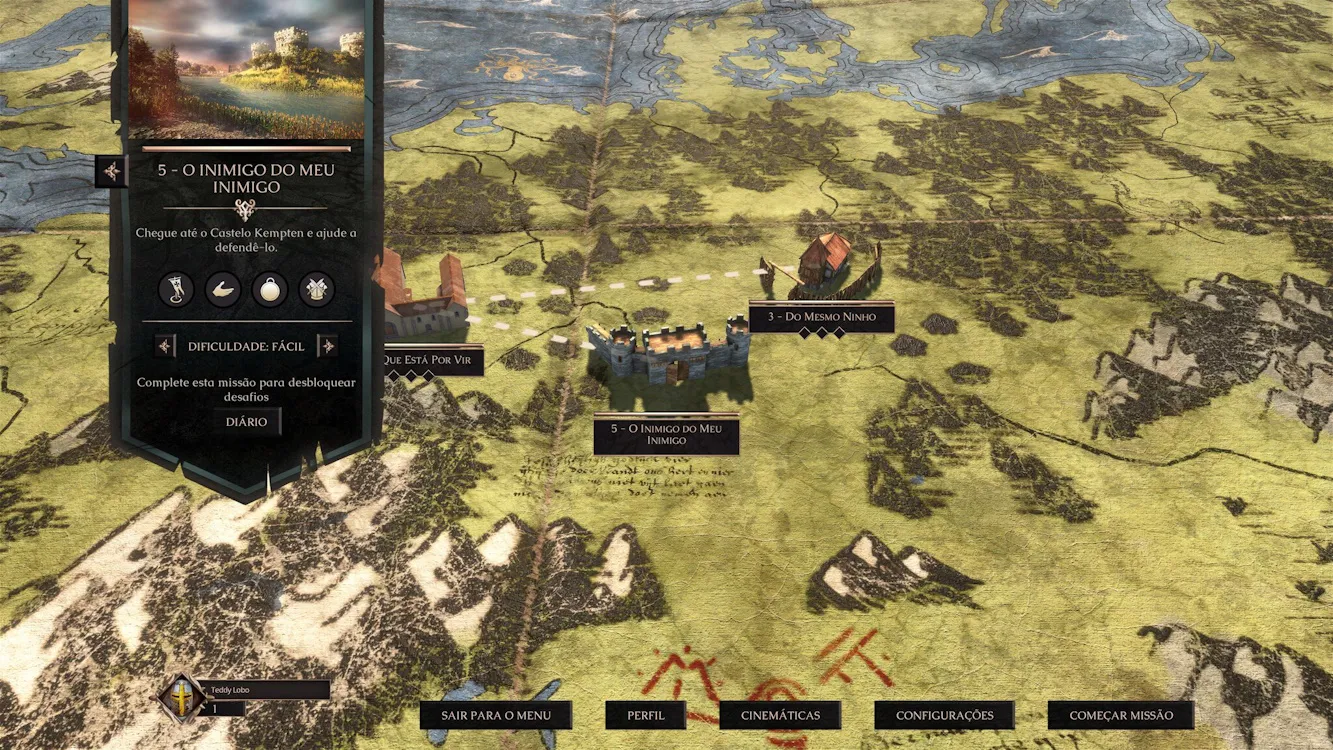
Task: Open the Diário journal
Action: [x=246, y=422]
